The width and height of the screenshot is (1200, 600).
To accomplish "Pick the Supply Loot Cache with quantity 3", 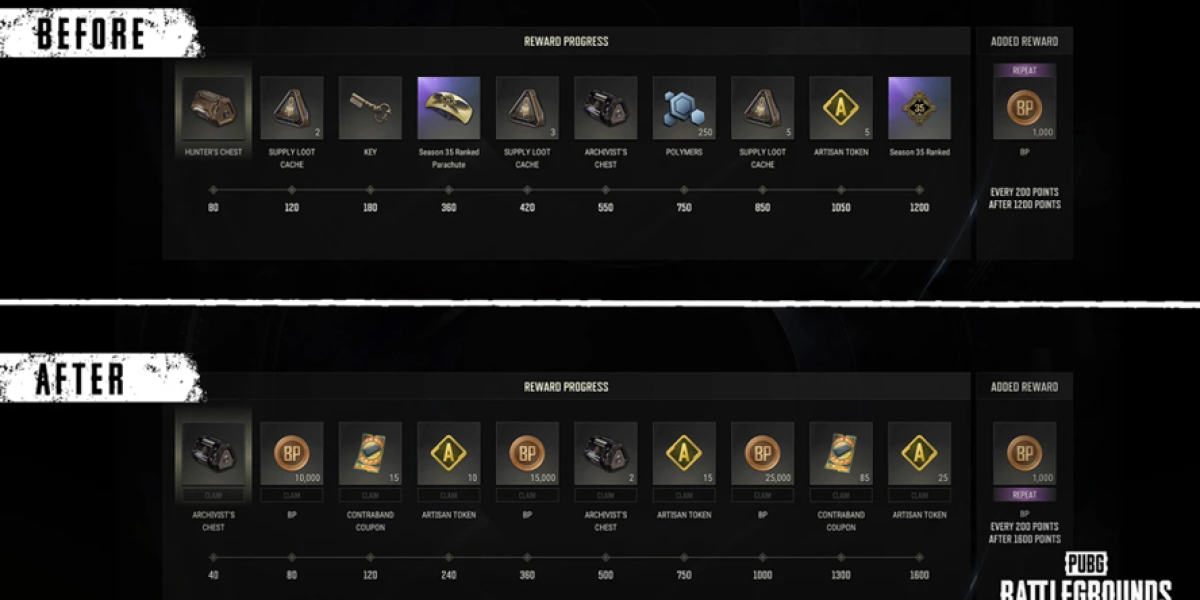I will click(x=527, y=108).
